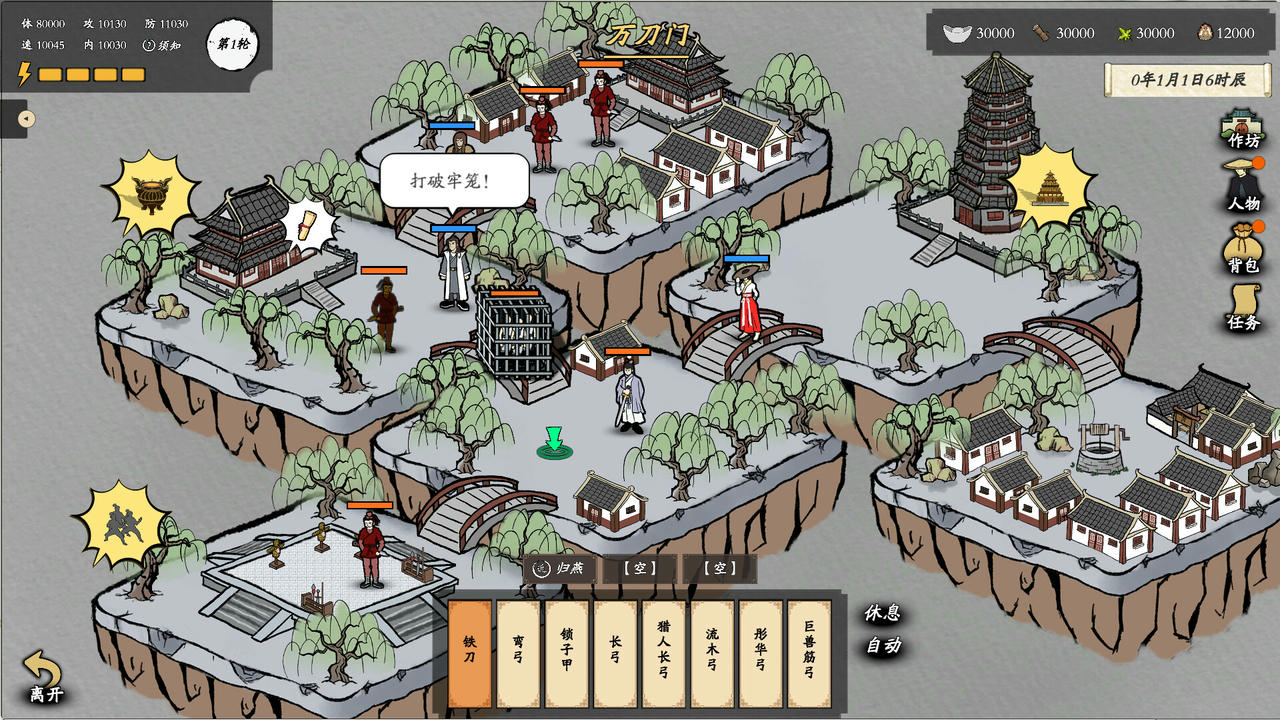Toggle 自动 auto mode
1280x720 pixels.
pos(883,645)
